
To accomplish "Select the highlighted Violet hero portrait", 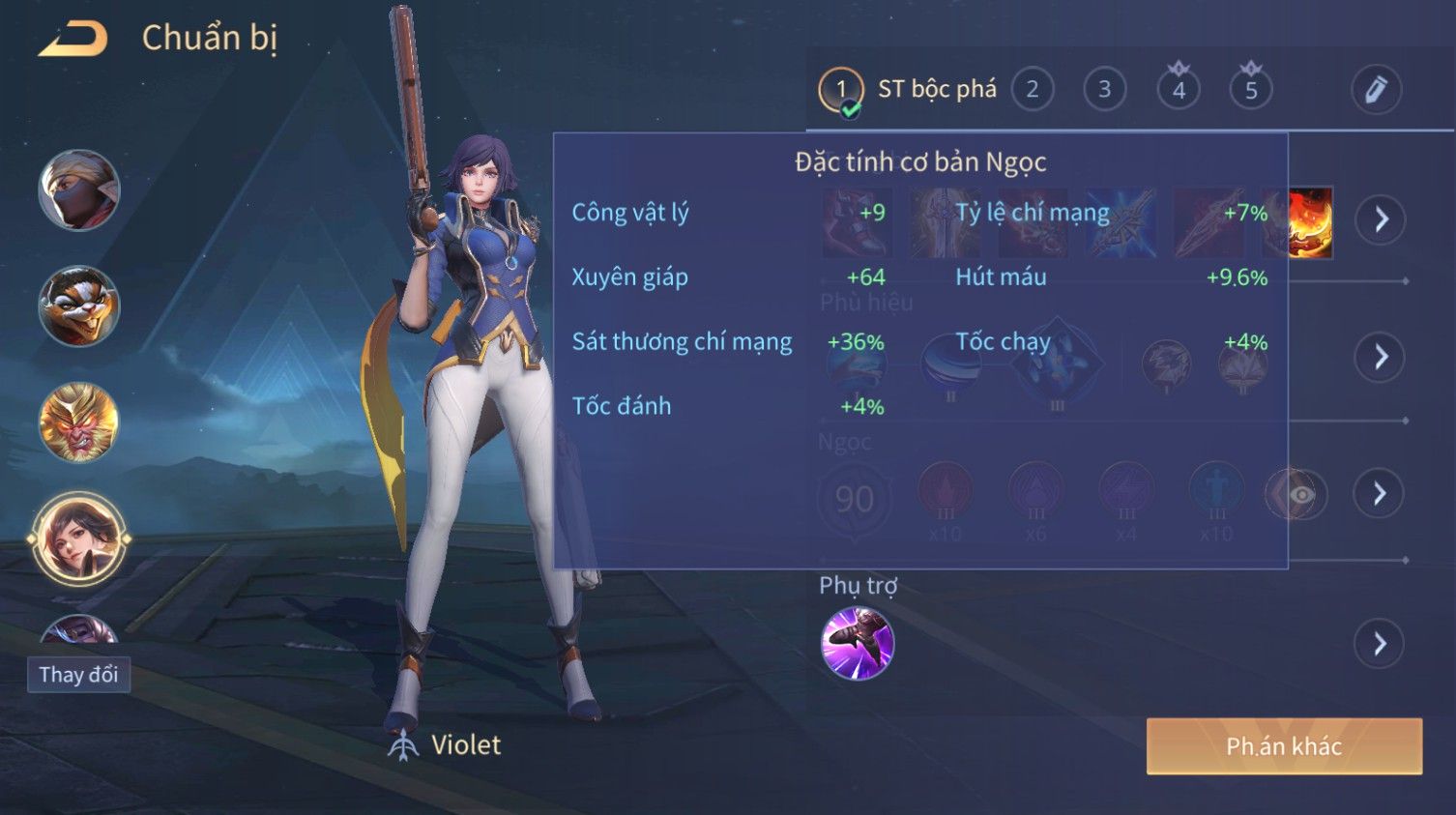I will (x=79, y=538).
